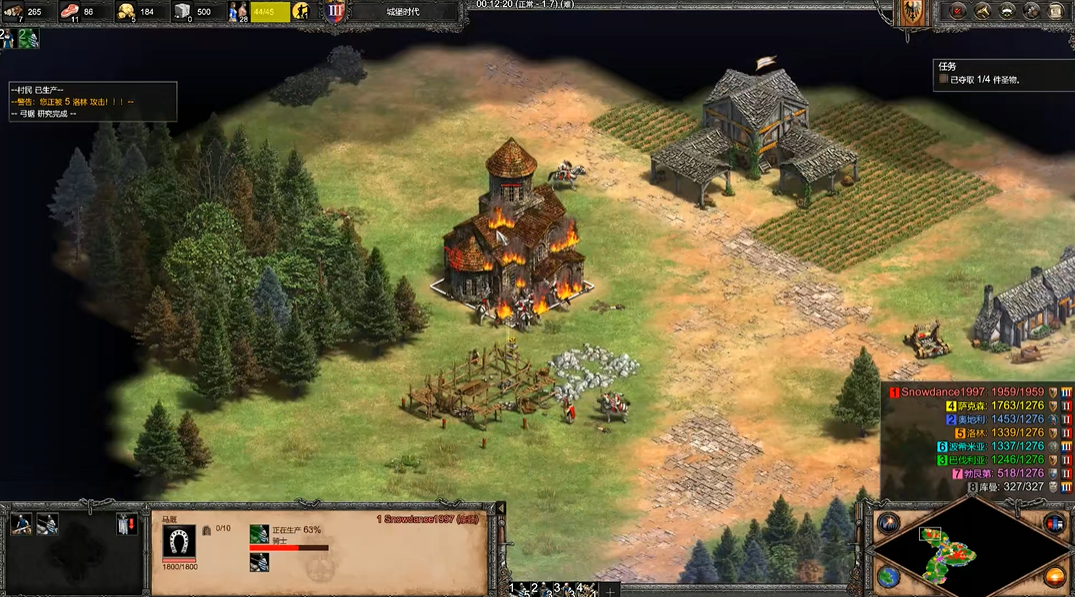
Task: Collapse the info panel with the arrow
Action: 501,508
